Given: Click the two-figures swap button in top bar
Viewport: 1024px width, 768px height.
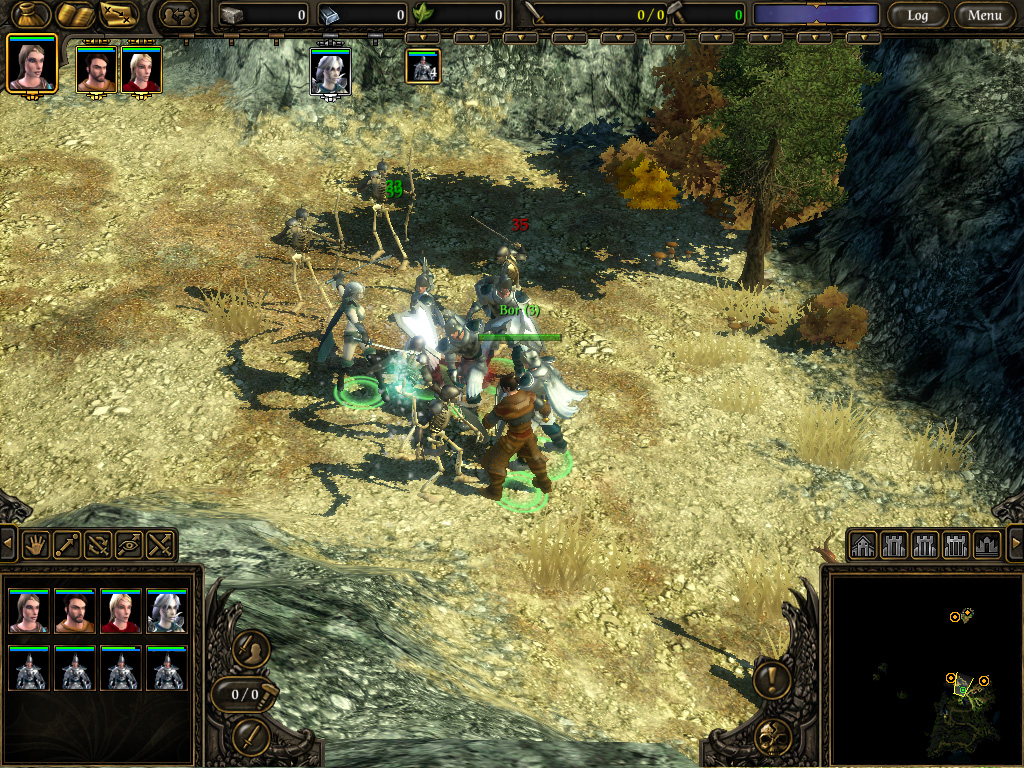Looking at the screenshot, I should coord(181,15).
